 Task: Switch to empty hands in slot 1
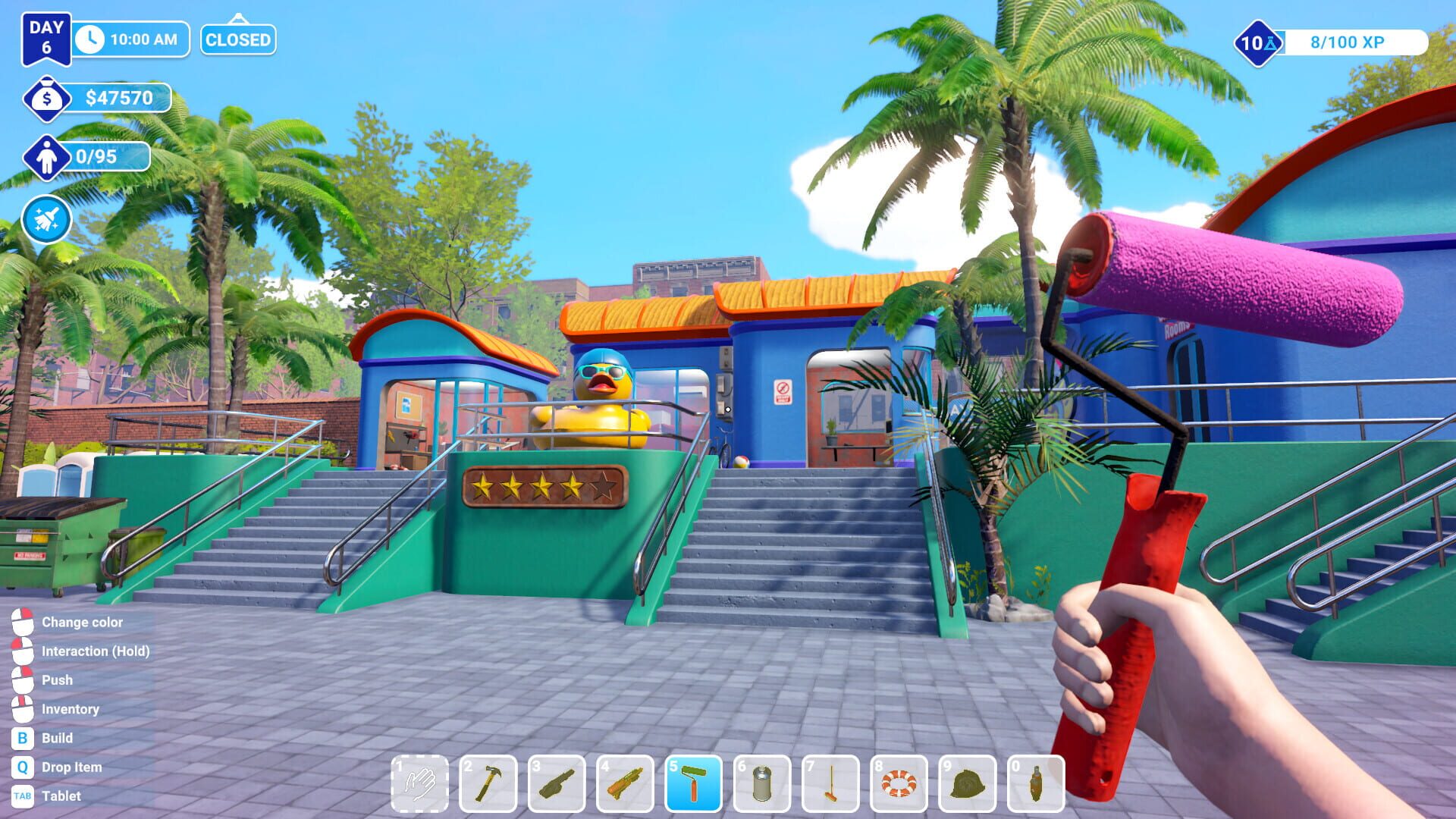421,779
